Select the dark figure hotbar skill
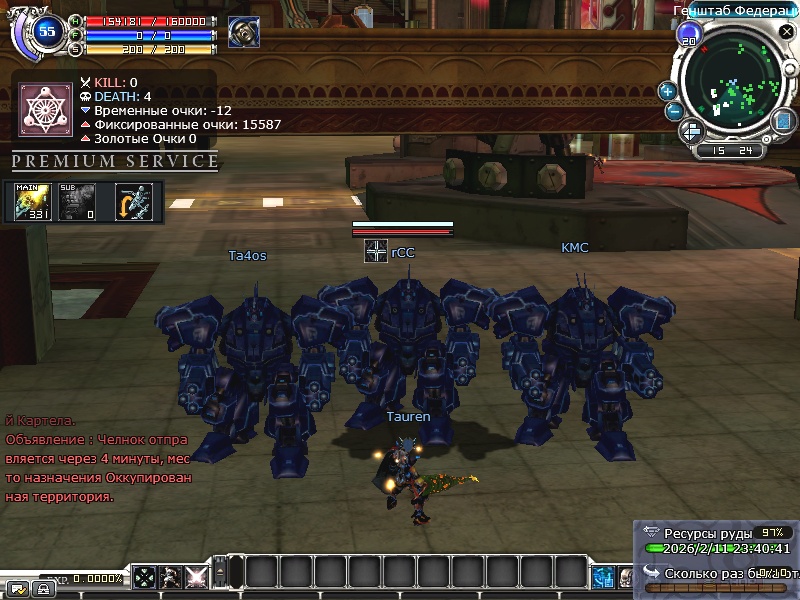This screenshot has height=600, width=800. (x=171, y=577)
